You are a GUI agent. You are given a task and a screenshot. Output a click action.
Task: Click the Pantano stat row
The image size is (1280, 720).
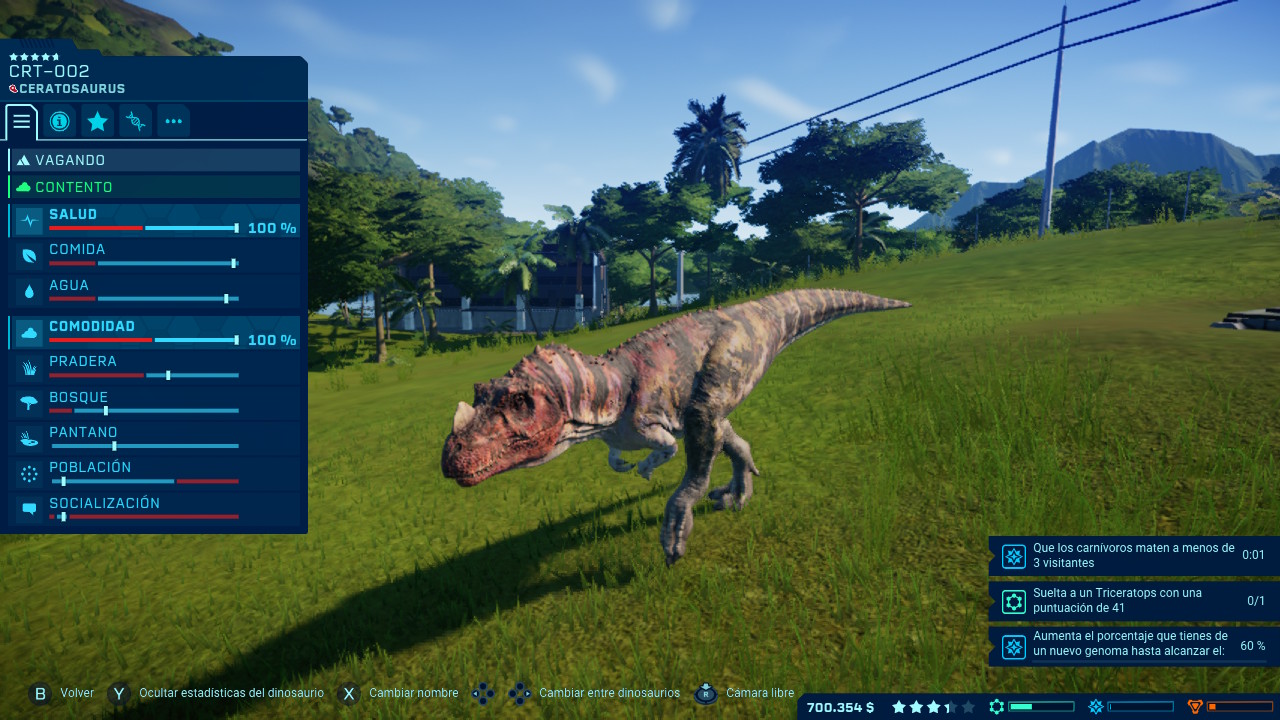coord(155,439)
